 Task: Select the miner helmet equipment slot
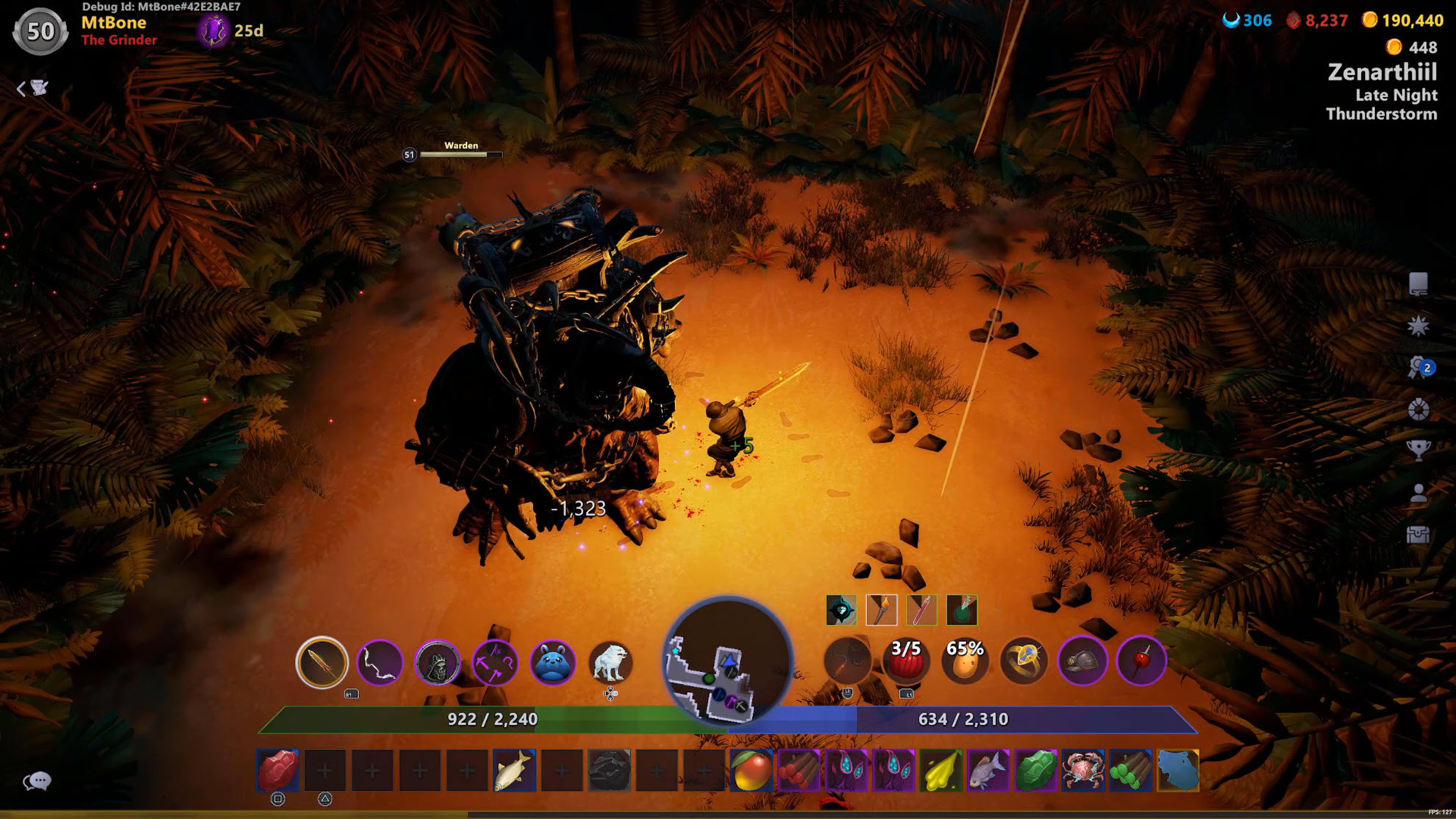click(x=1082, y=661)
